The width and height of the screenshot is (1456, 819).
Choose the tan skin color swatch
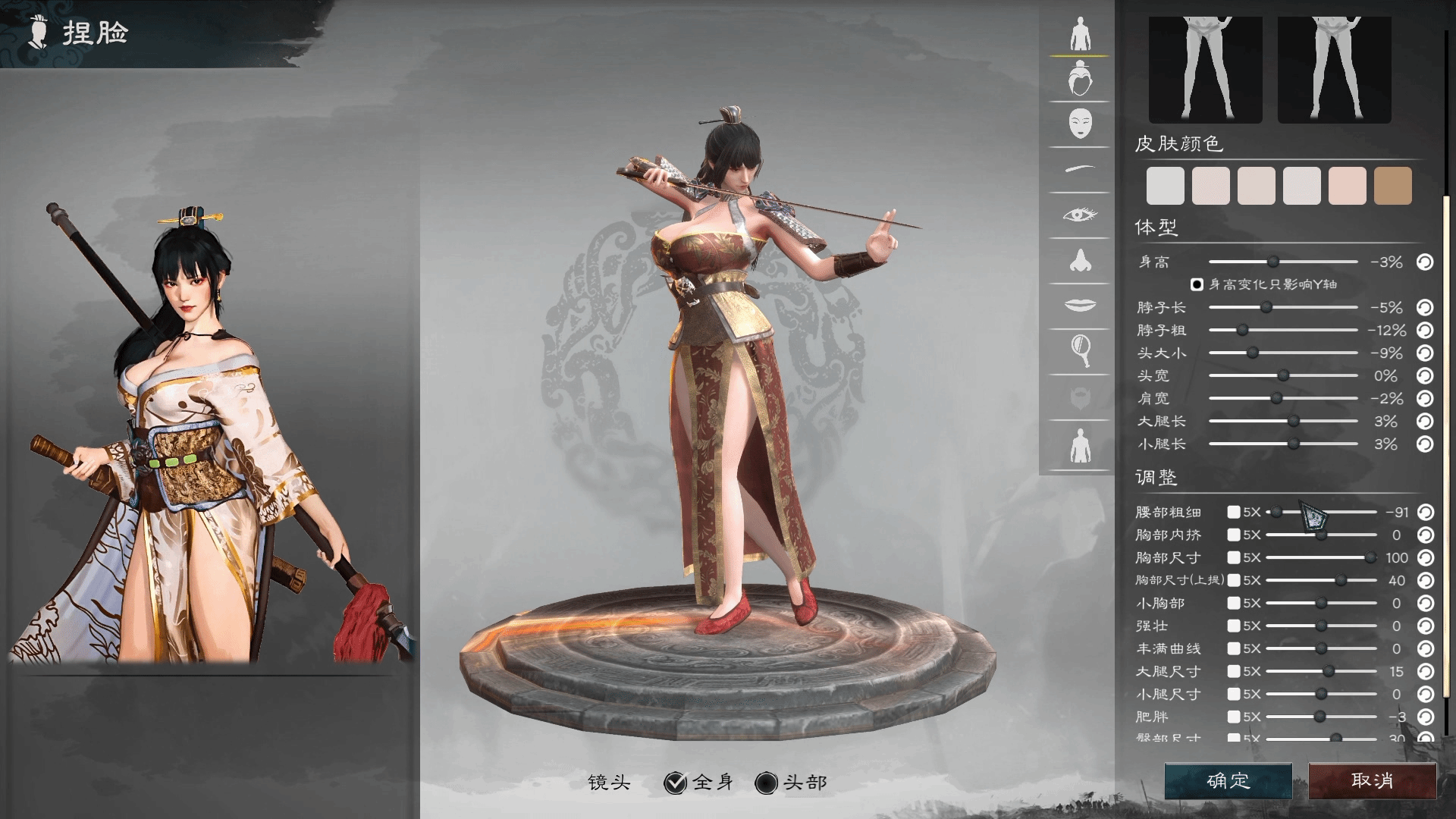(x=1392, y=186)
